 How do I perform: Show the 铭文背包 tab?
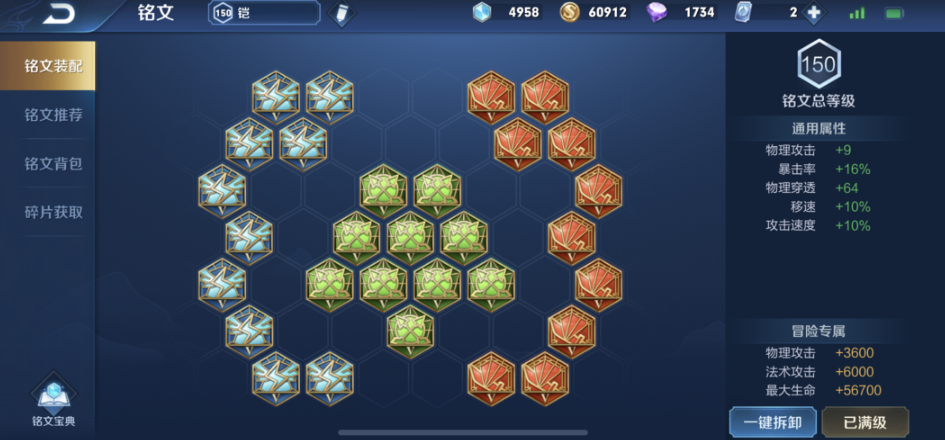click(x=53, y=163)
